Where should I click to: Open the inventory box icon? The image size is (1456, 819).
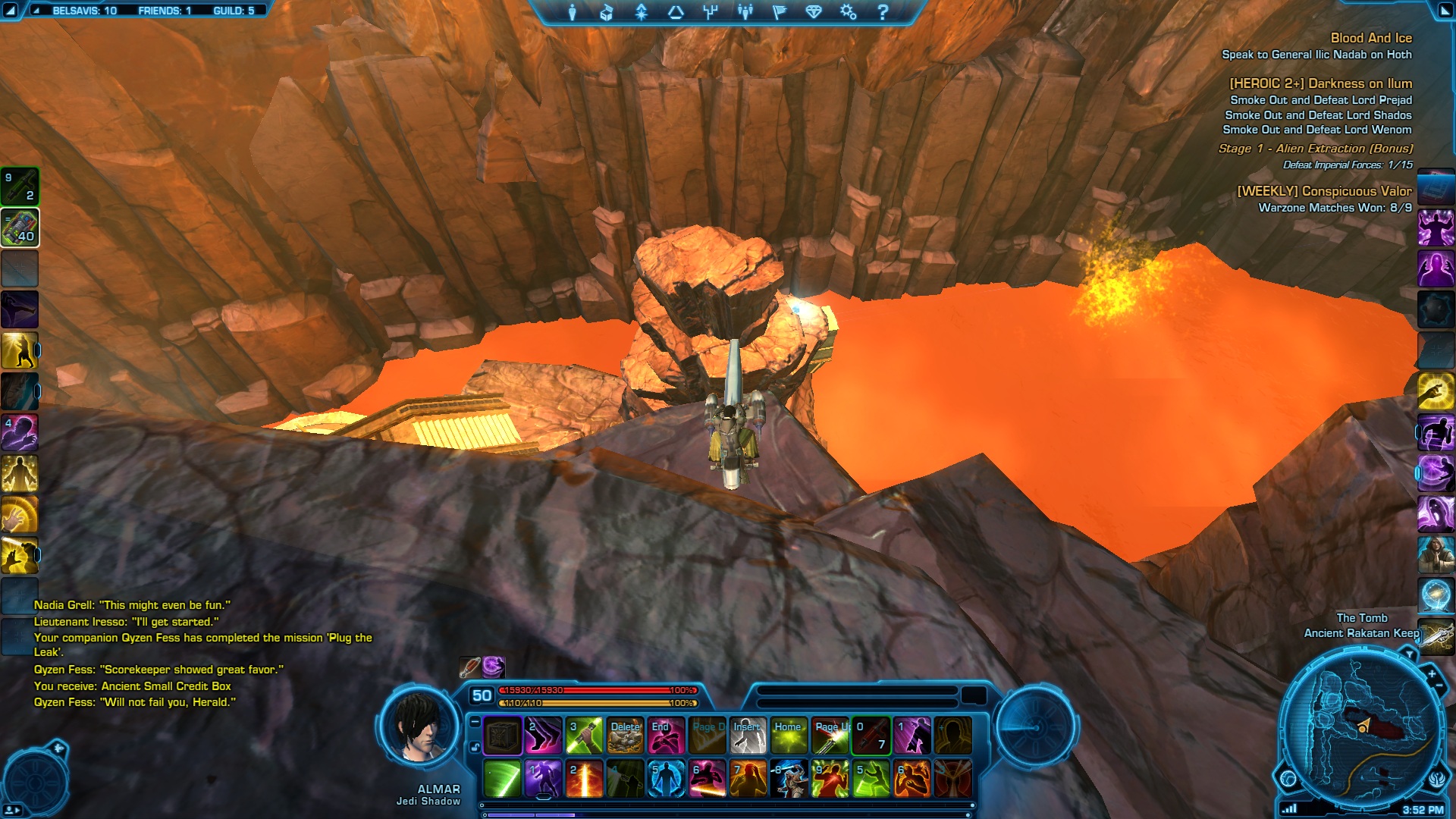(607, 12)
